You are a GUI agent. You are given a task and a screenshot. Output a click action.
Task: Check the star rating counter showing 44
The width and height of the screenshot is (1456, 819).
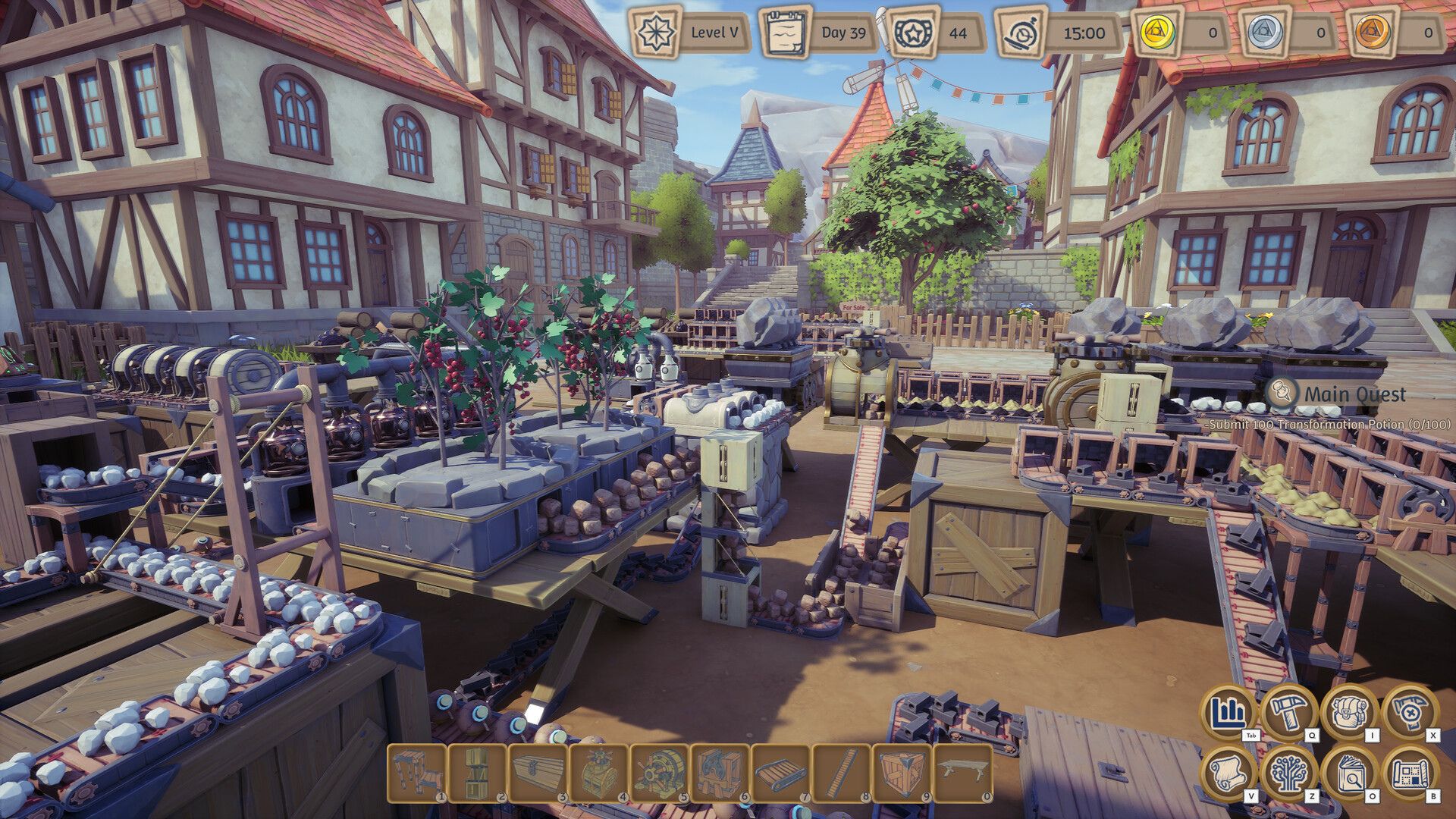click(x=913, y=32)
